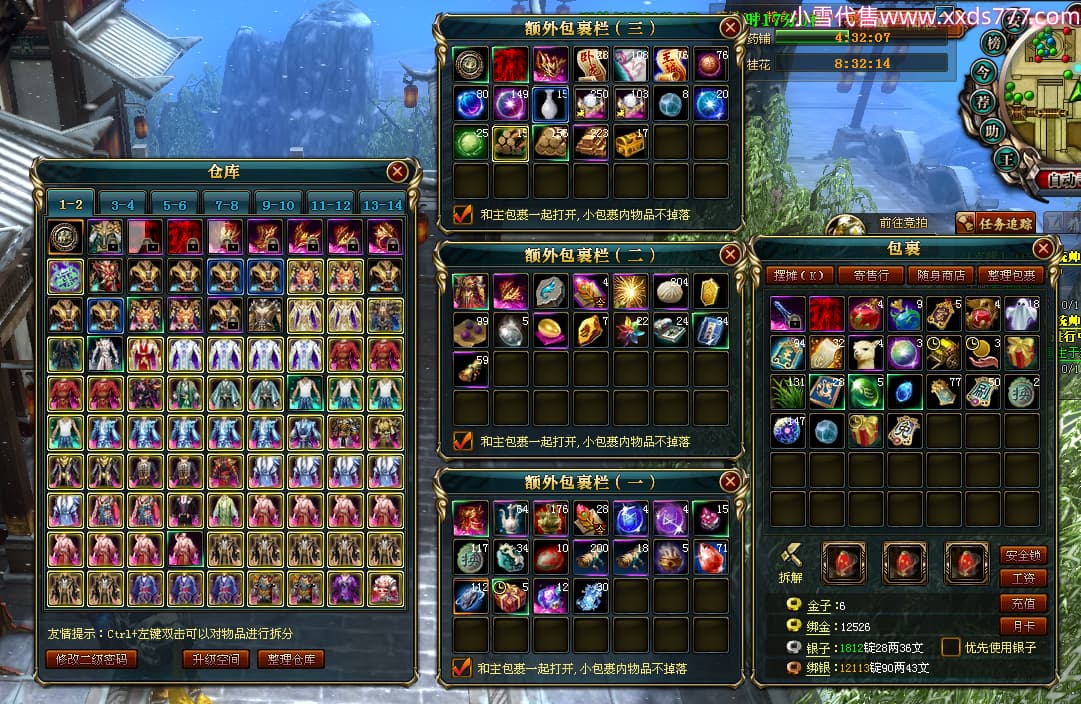This screenshot has width=1081, height=704.
Task: Select the white porcelain vase item
Action: coord(550,103)
